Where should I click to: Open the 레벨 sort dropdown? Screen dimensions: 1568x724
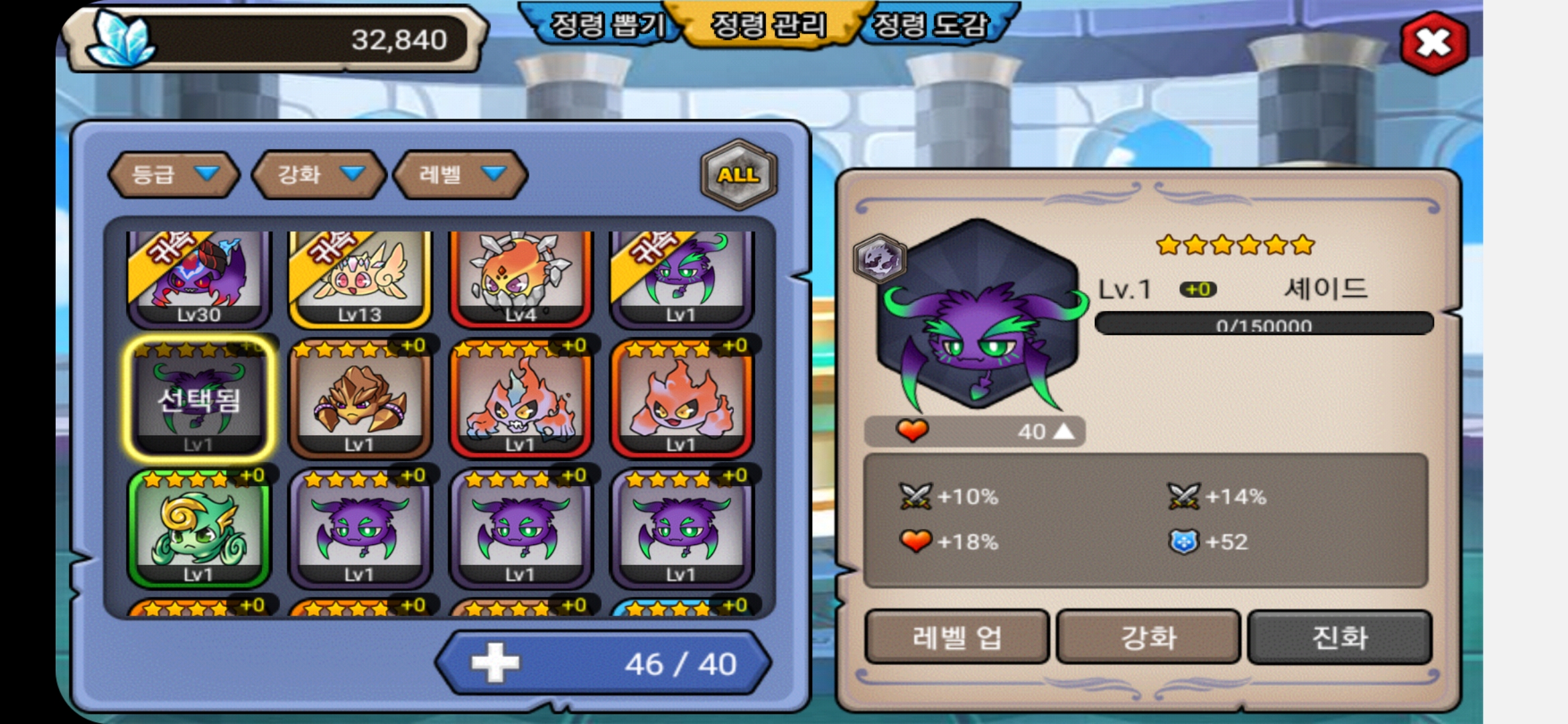click(460, 175)
